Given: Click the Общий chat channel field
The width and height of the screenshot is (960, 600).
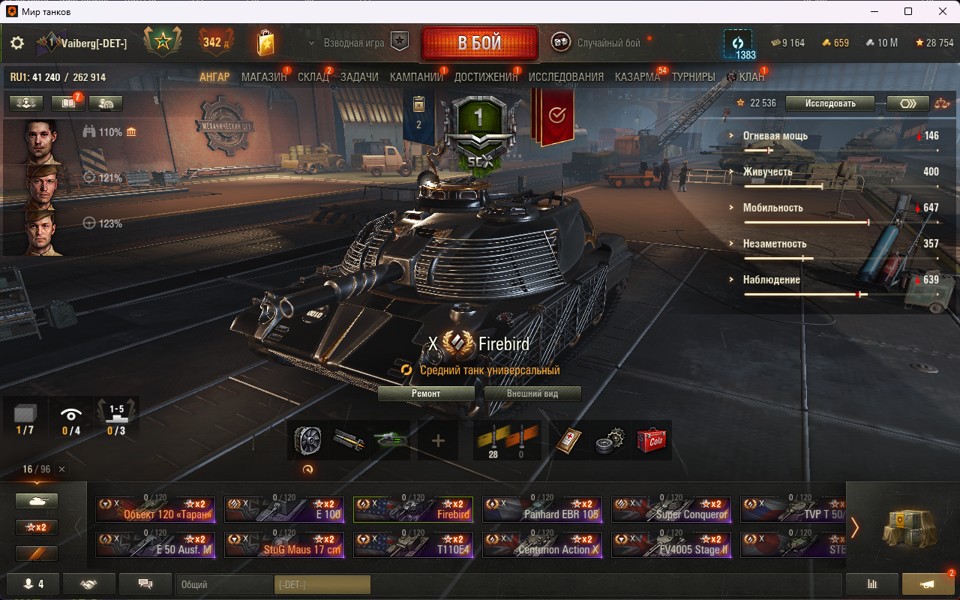Looking at the screenshot, I should click(224, 584).
